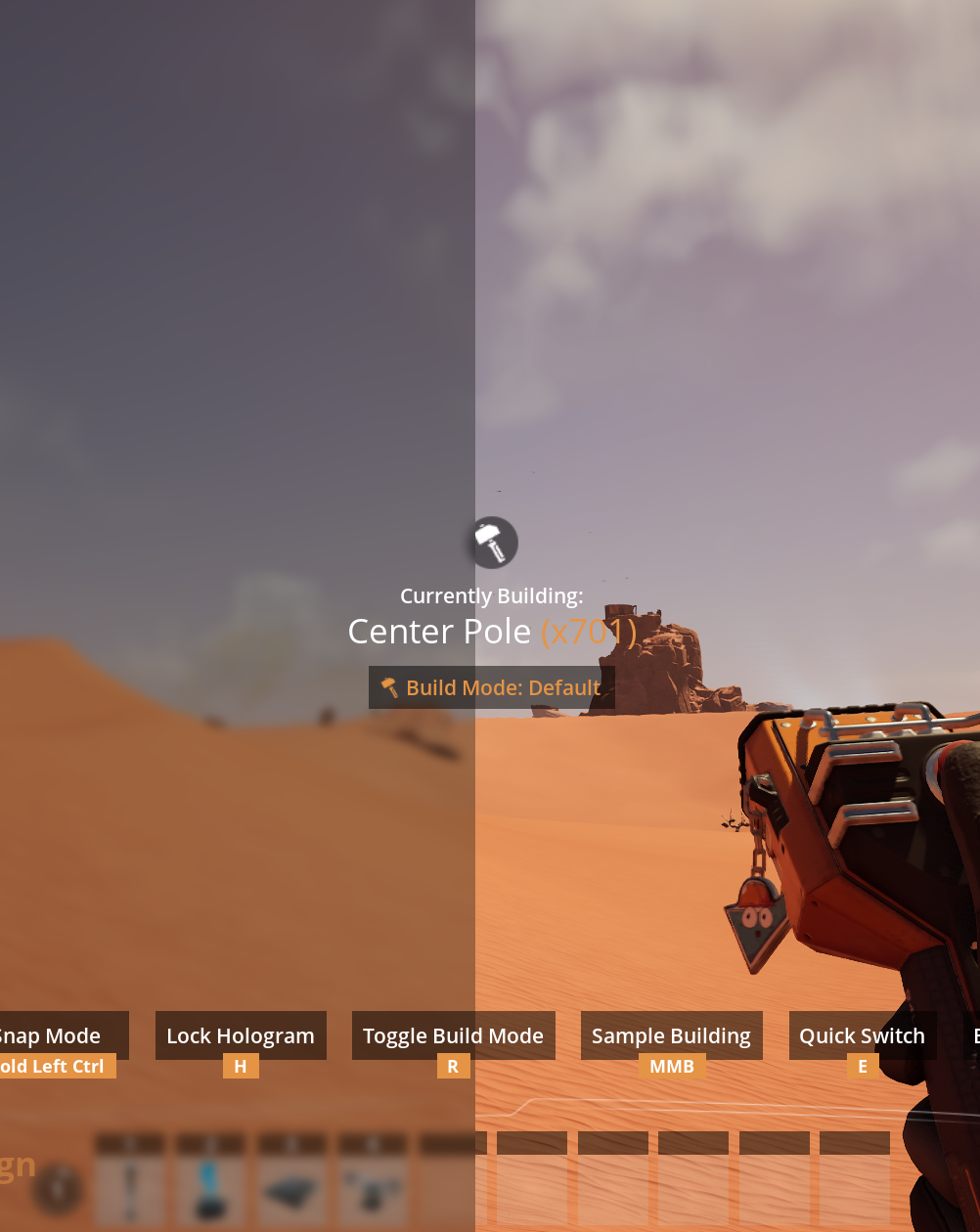Select the hotbar slot with the grey pole
The image size is (980, 1232).
(130, 1189)
